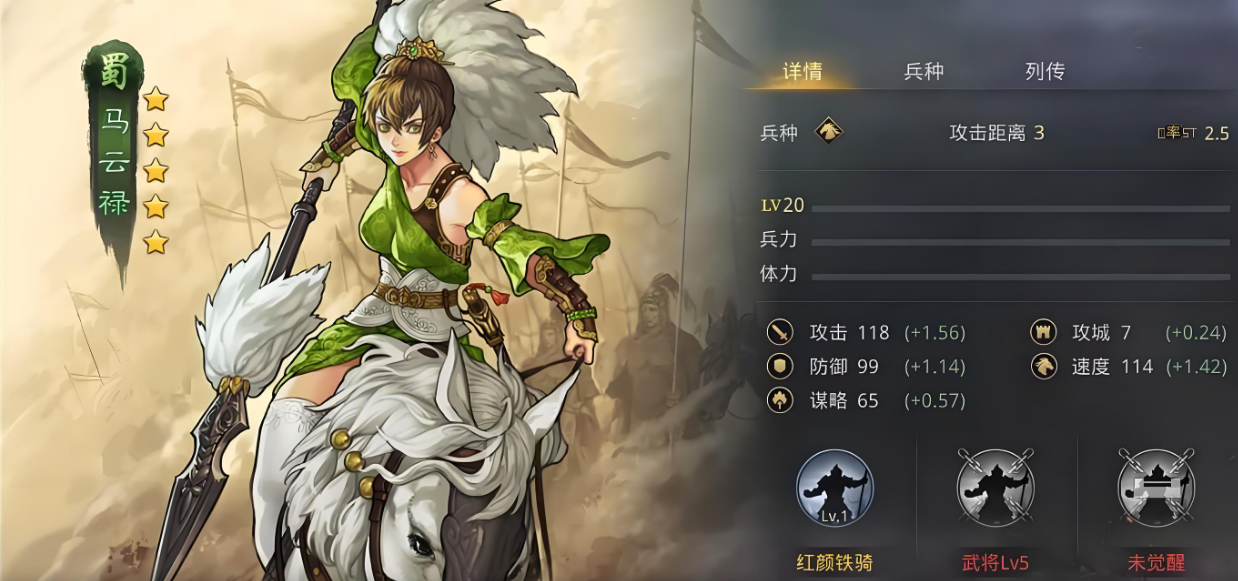Image resolution: width=1238 pixels, height=581 pixels.
Task: Choose the 未觉醒 awakening skill slot
Action: (1156, 489)
